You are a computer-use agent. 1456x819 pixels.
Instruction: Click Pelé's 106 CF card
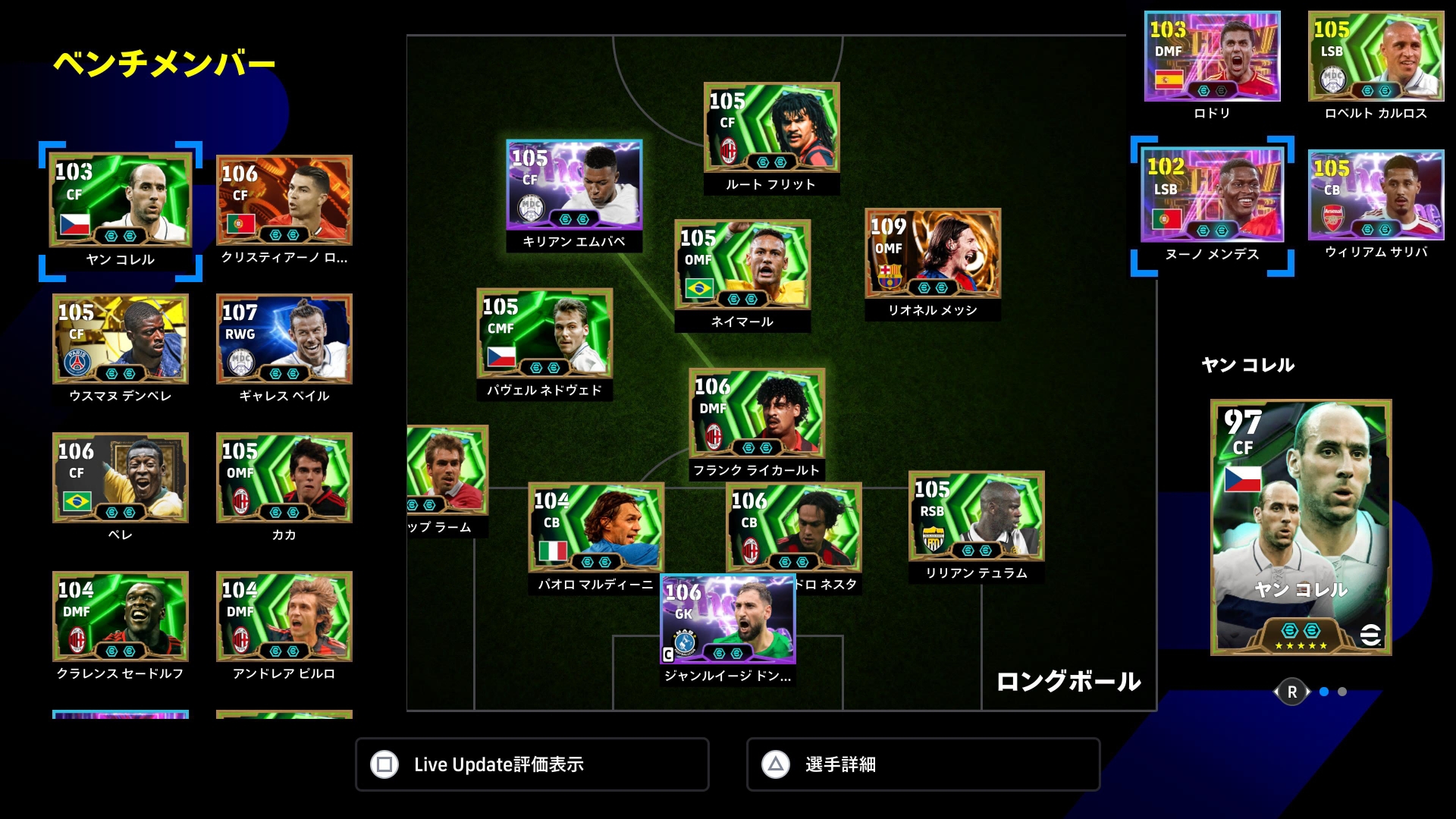pos(121,478)
